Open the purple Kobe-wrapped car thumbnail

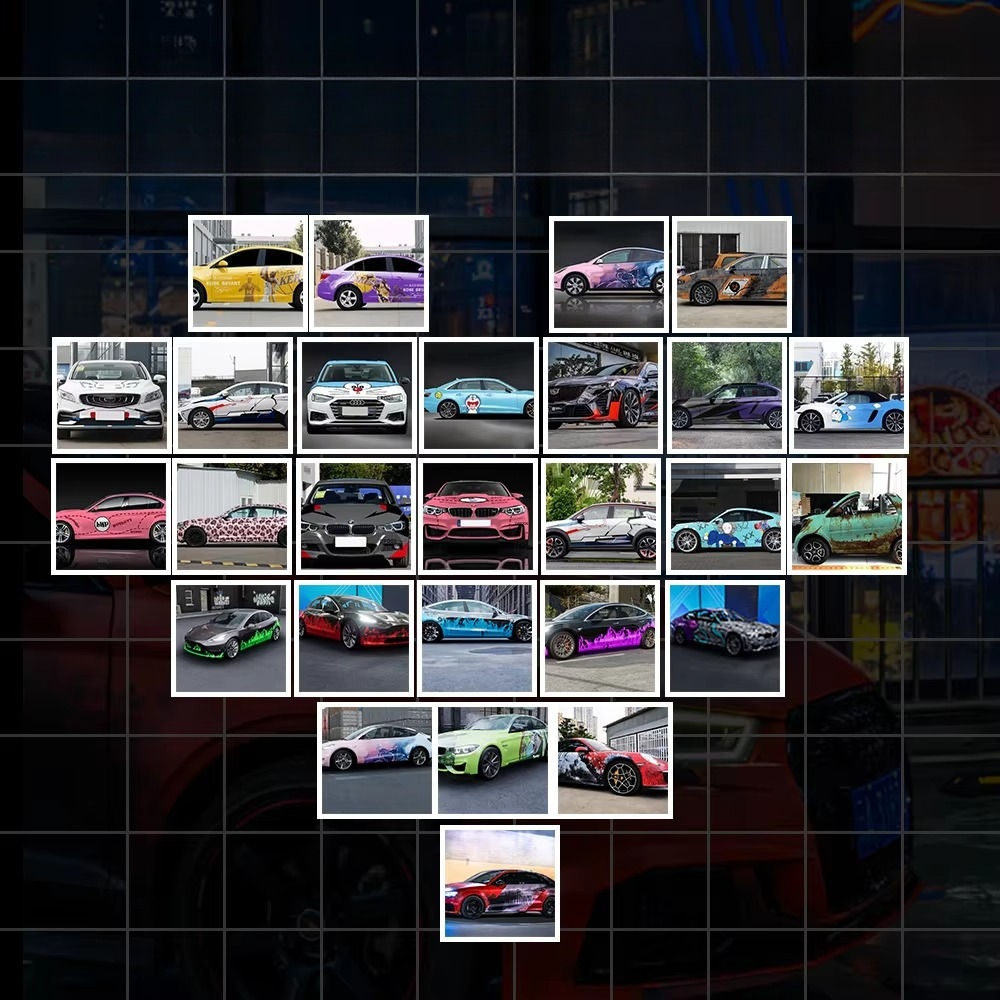(x=369, y=273)
